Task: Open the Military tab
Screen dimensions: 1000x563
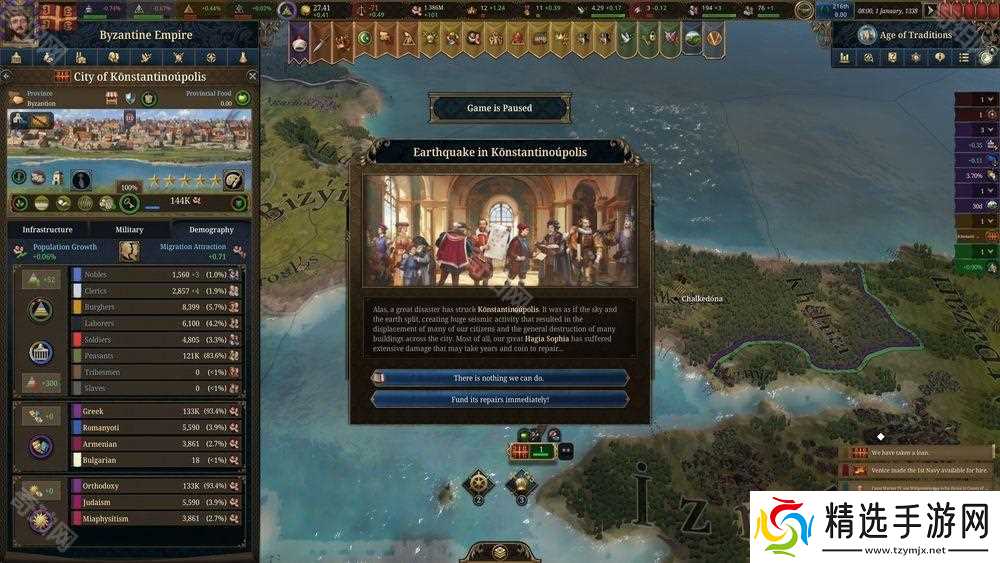Action: [x=129, y=230]
